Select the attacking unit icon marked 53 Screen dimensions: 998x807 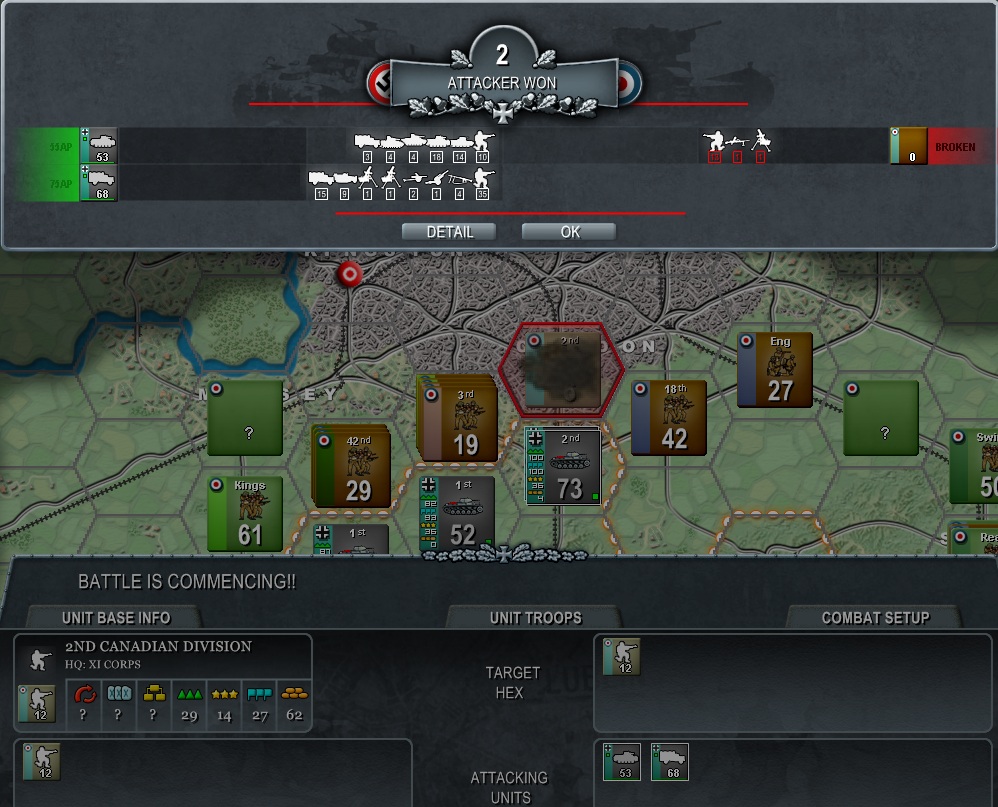pyautogui.click(x=622, y=762)
